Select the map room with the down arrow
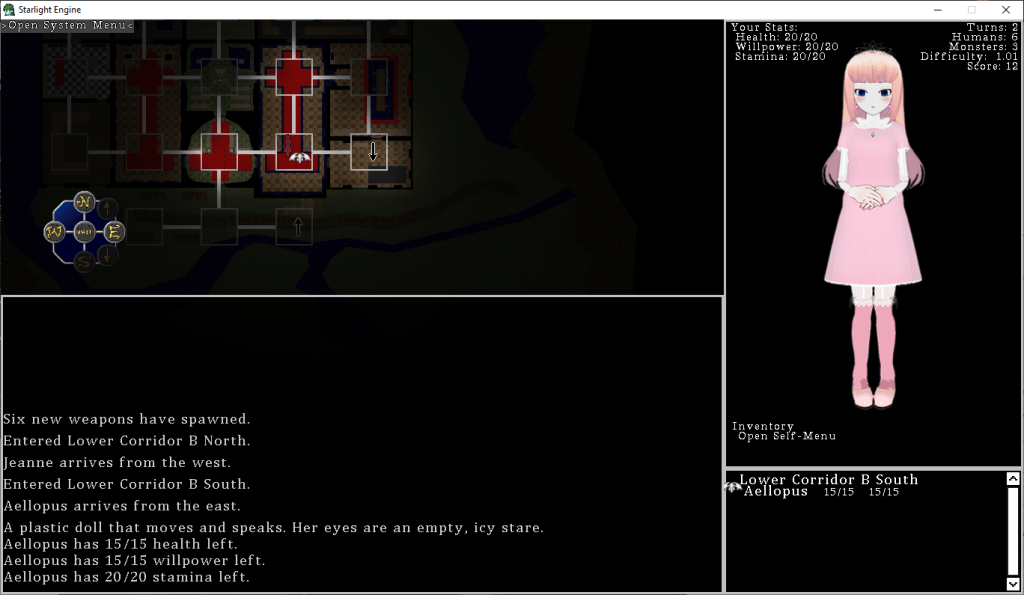Viewport: 1024px width, 595px height. coord(369,152)
